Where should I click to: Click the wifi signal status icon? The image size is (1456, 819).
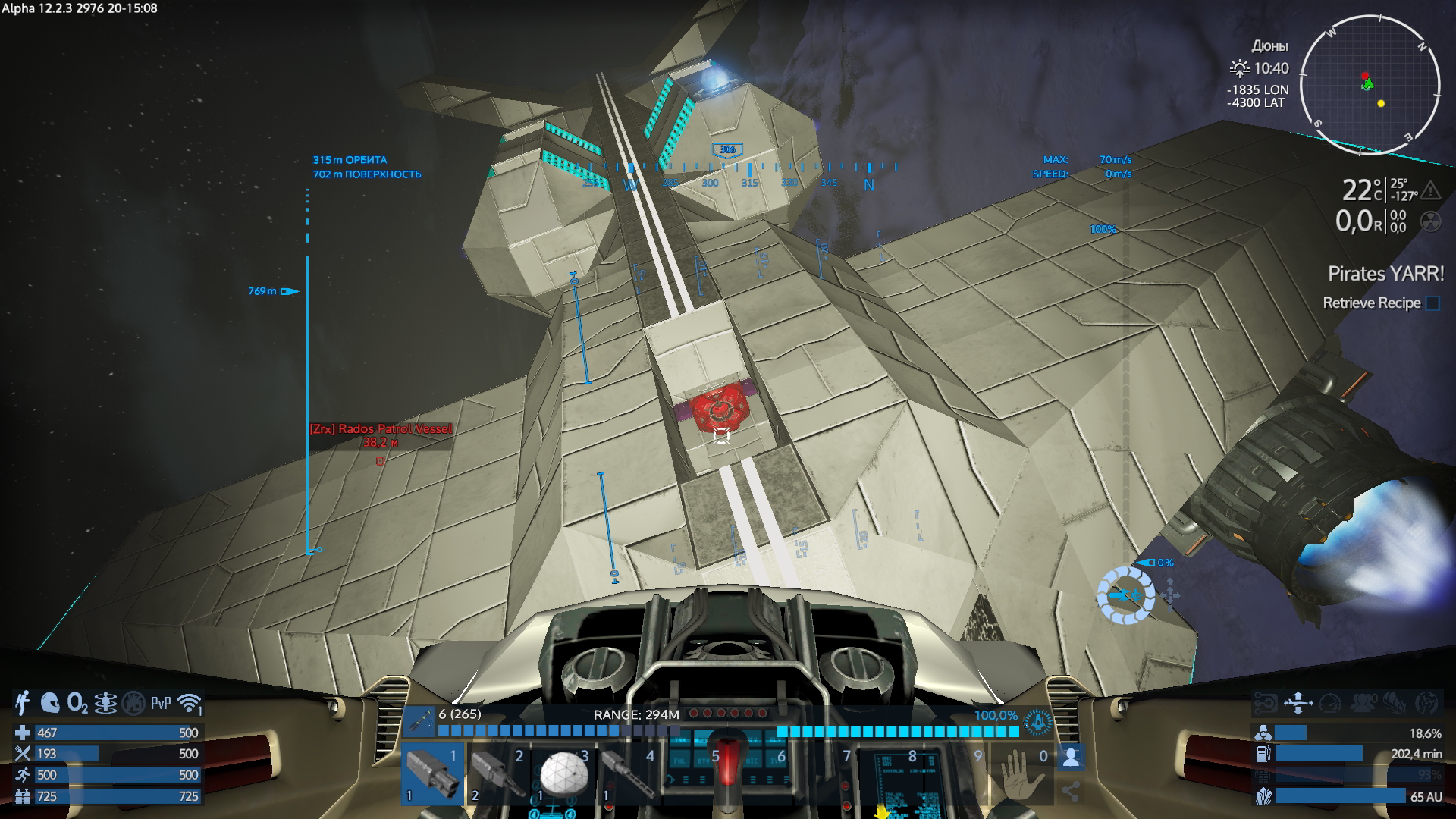point(189,704)
